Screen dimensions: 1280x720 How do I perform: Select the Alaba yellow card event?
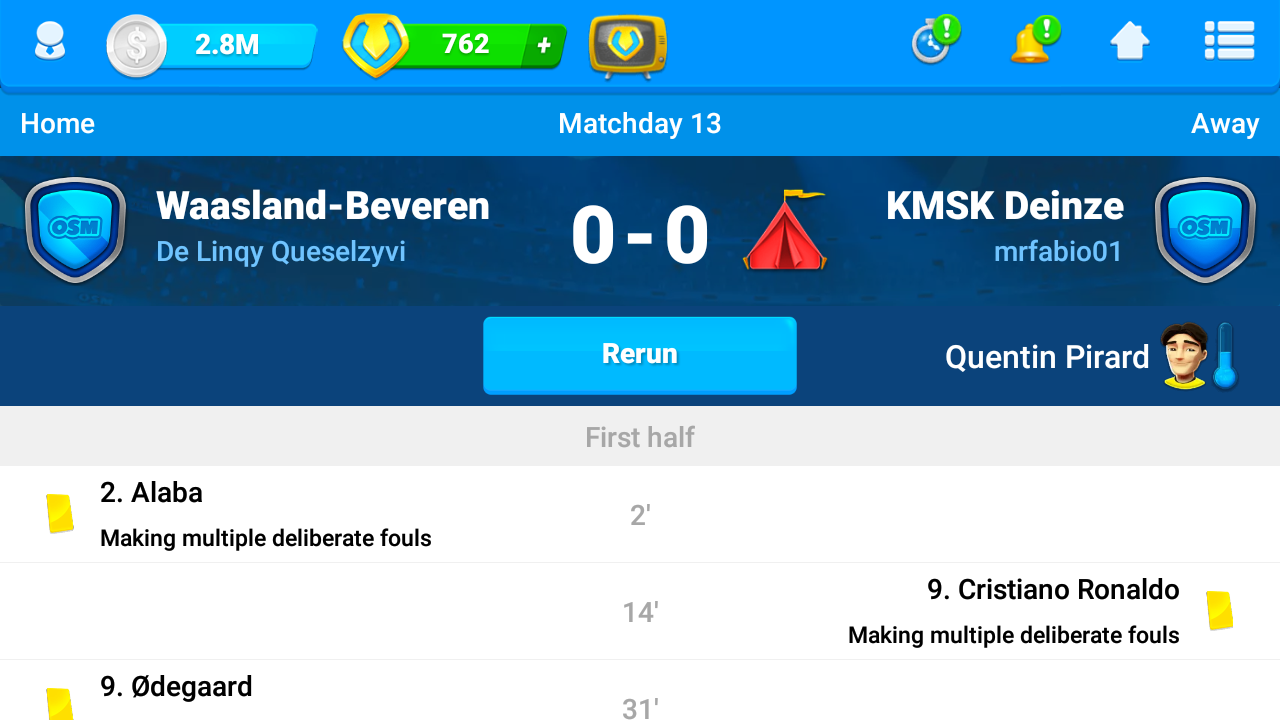[x=266, y=514]
